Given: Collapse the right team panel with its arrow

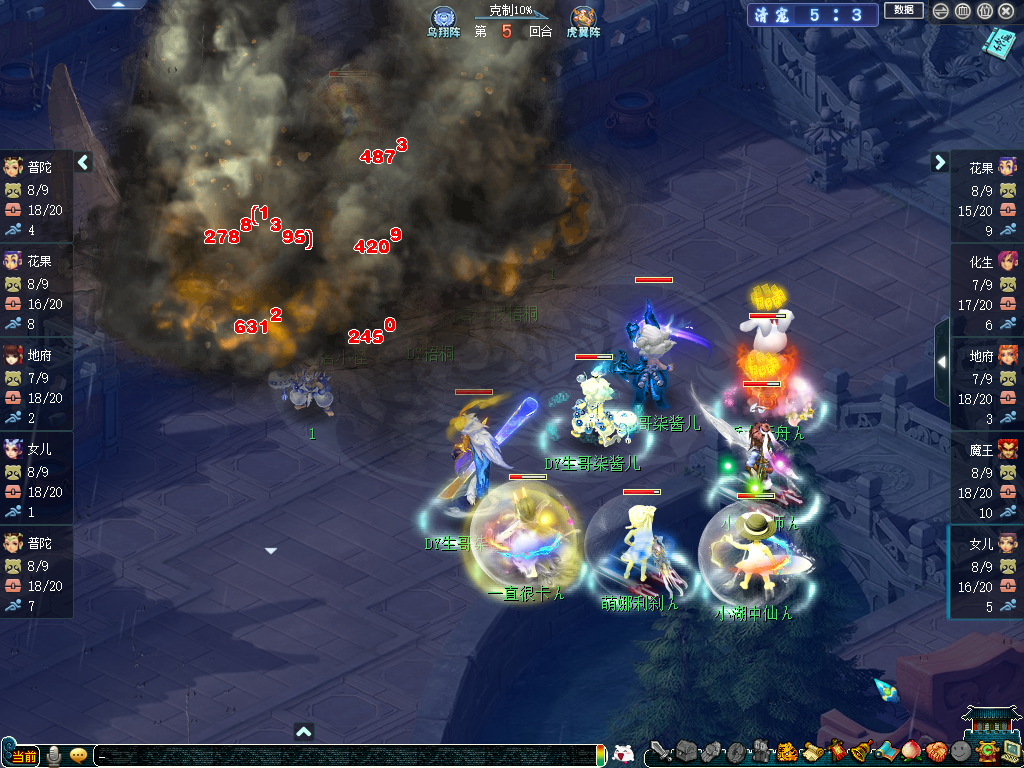Looking at the screenshot, I should pos(940,162).
